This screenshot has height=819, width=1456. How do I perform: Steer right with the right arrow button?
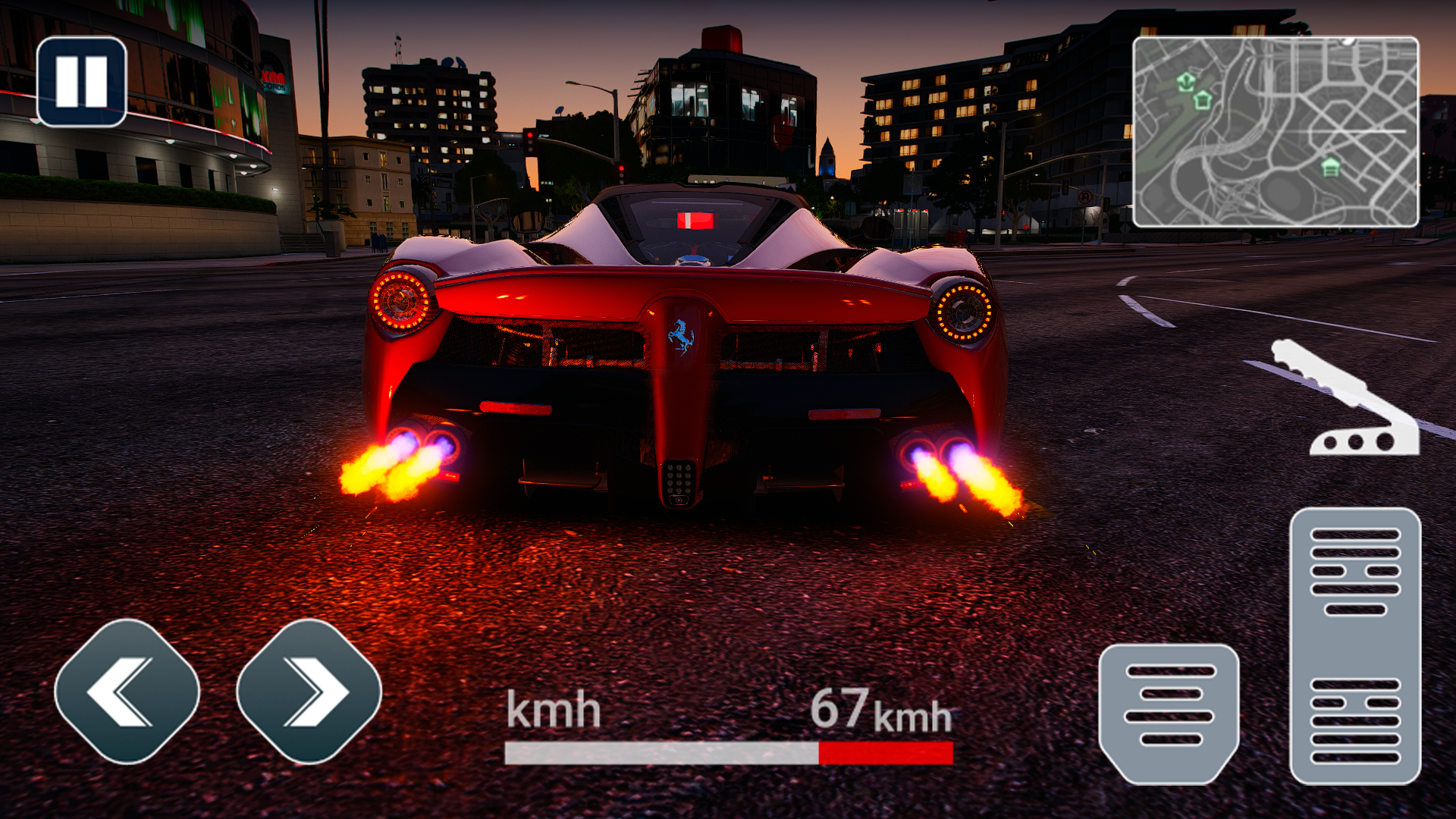(x=309, y=691)
